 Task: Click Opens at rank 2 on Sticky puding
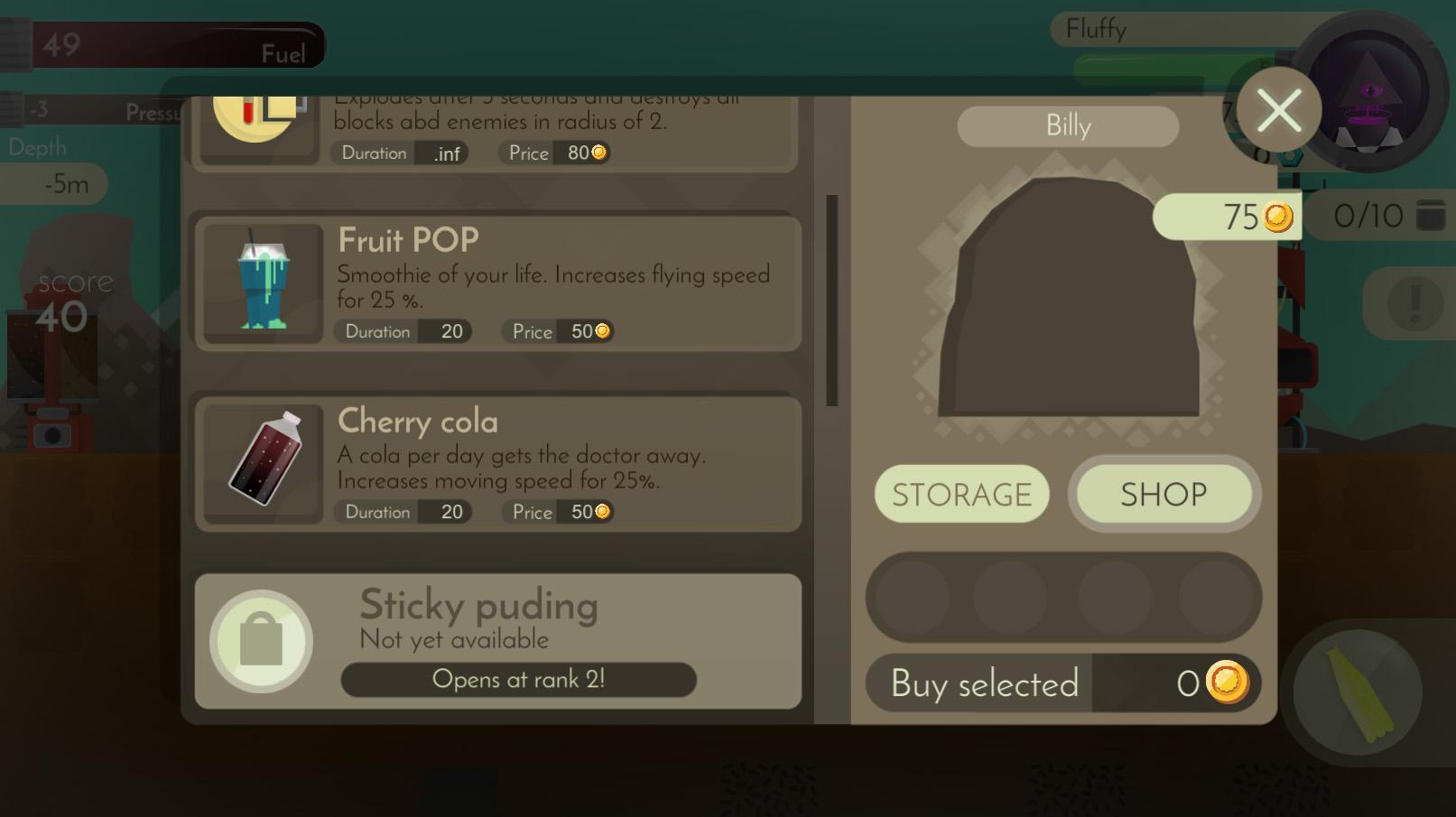point(517,680)
